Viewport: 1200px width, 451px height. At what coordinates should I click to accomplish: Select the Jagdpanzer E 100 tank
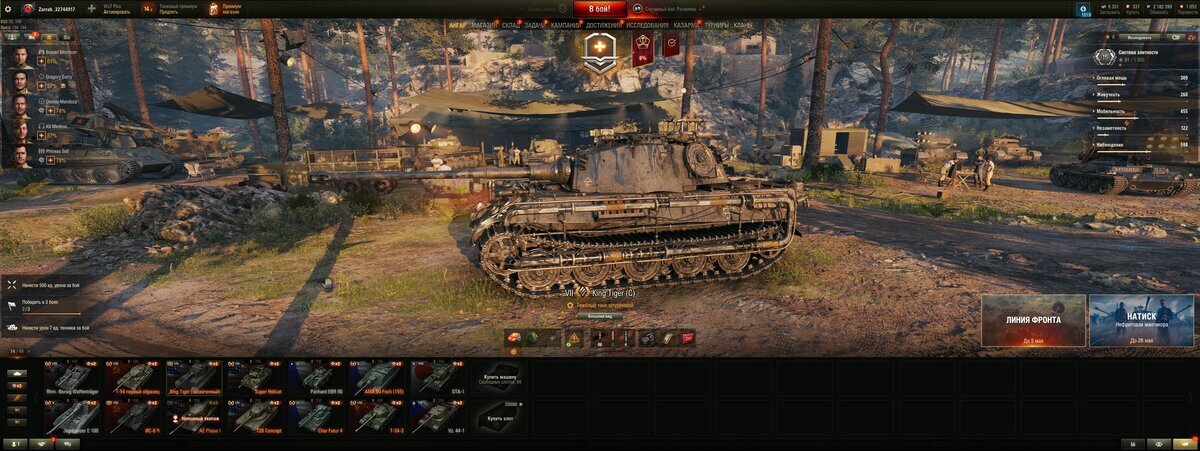click(71, 417)
